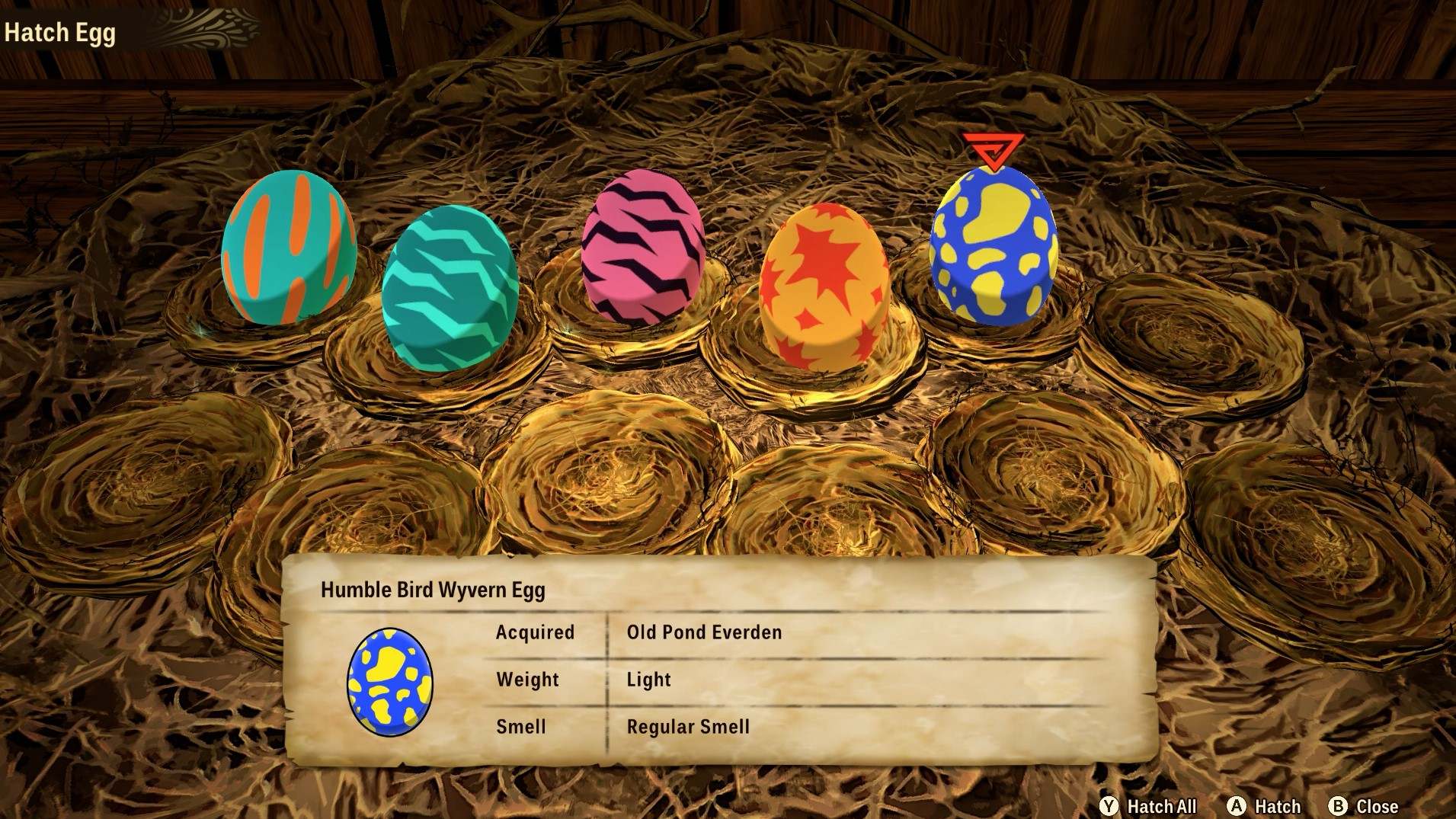Pick the pink egg with black stripes
1456x819 pixels.
[x=642, y=248]
